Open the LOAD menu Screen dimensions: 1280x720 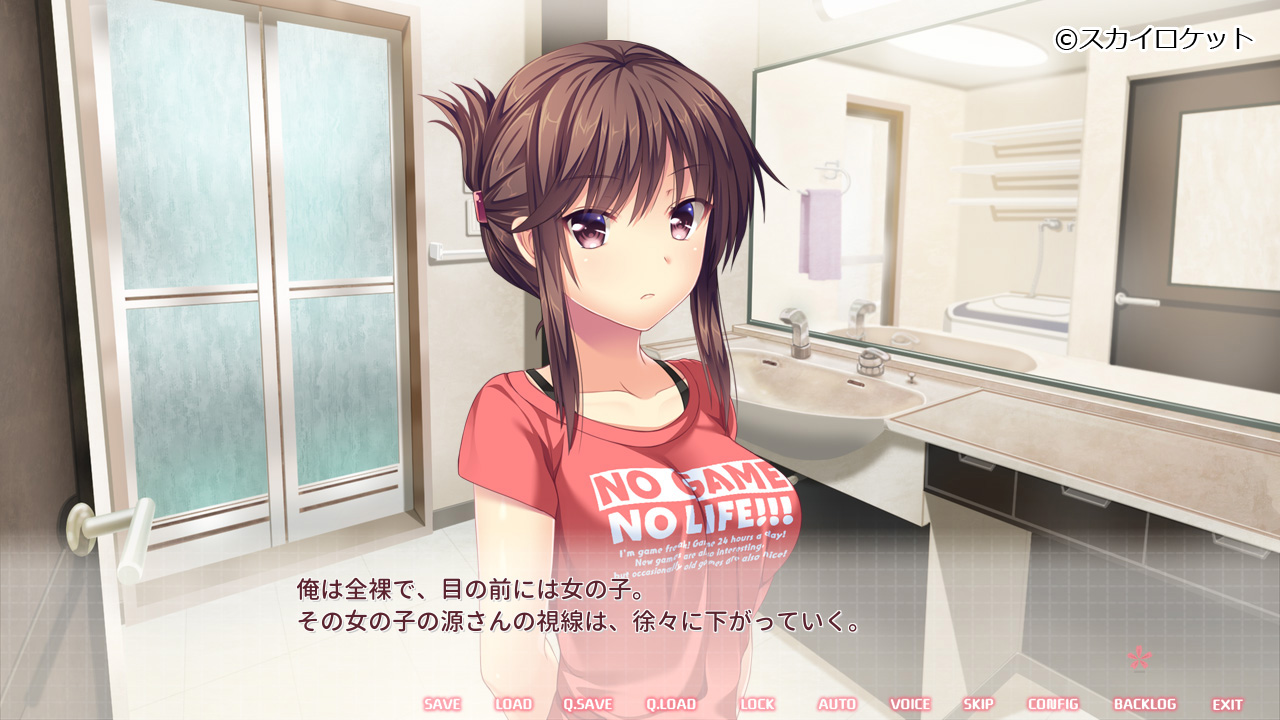tap(513, 704)
